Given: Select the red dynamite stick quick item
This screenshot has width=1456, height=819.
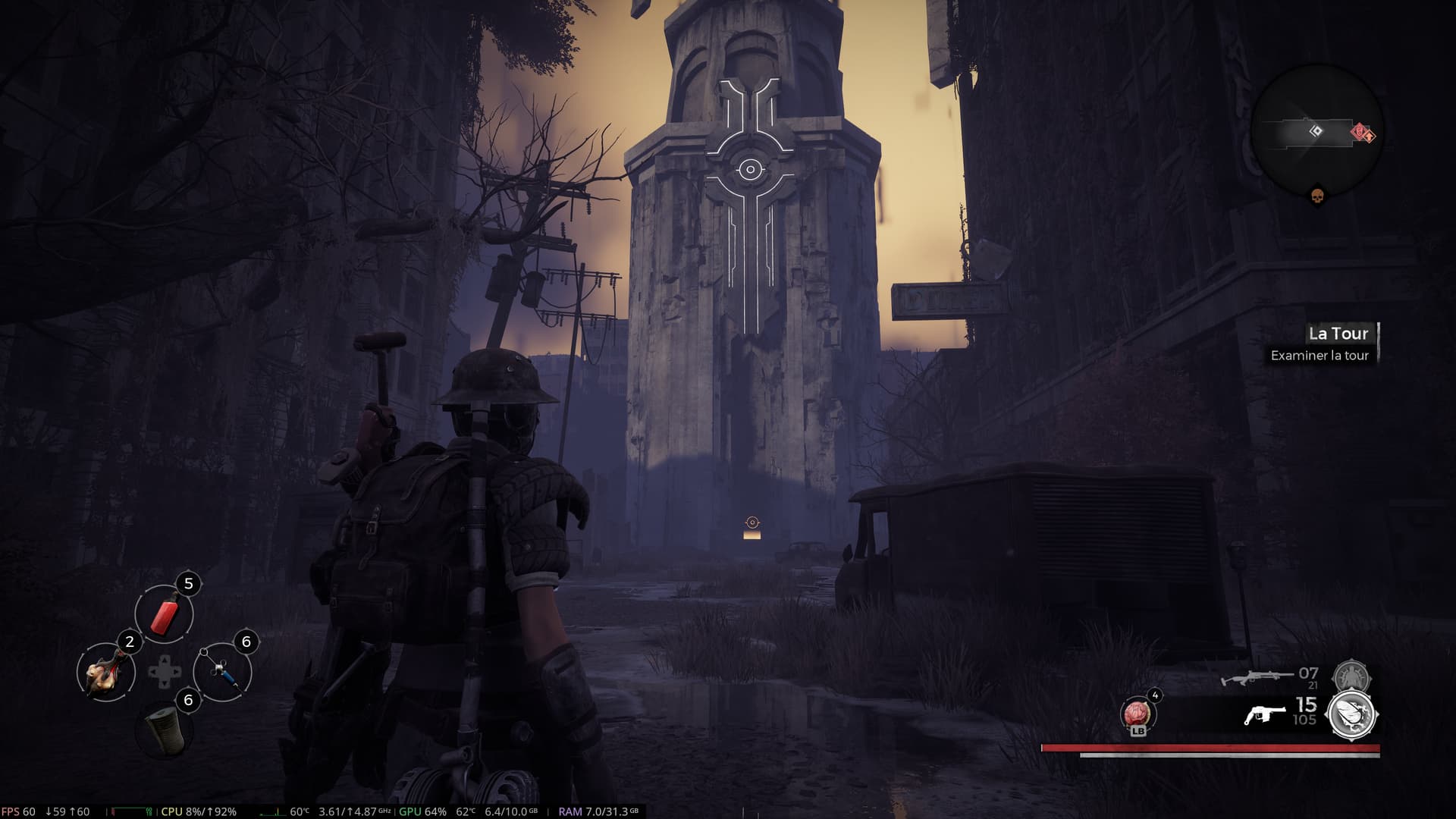Looking at the screenshot, I should (x=164, y=613).
